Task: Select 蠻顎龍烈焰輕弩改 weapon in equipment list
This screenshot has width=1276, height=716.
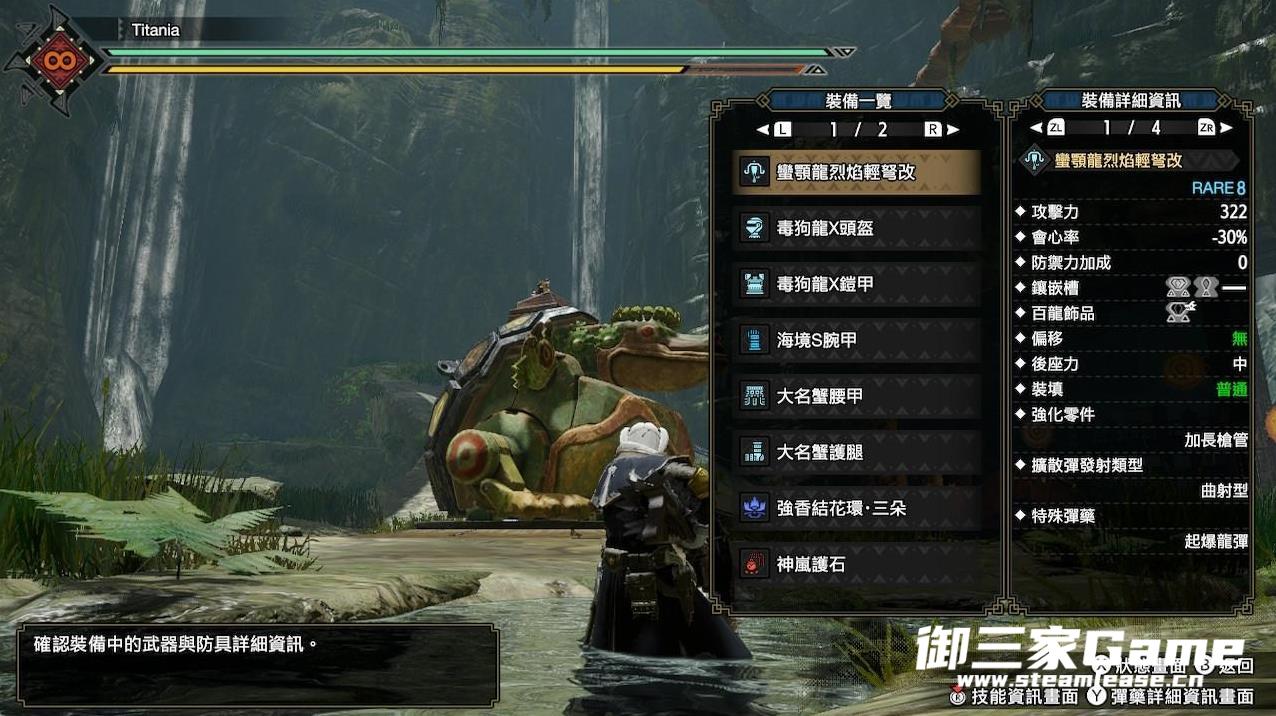Action: 856,172
